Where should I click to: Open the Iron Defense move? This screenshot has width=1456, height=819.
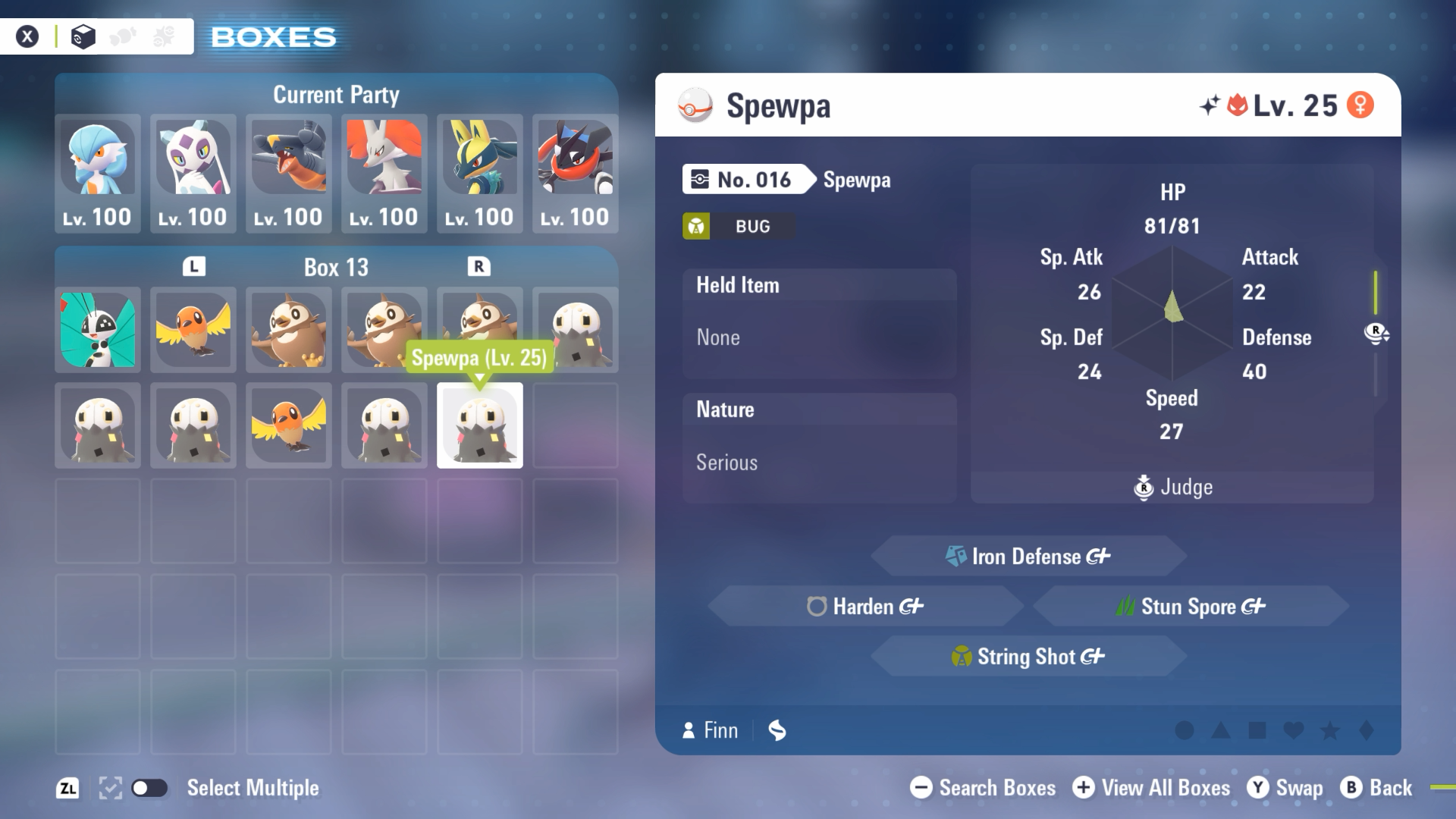click(x=1028, y=557)
